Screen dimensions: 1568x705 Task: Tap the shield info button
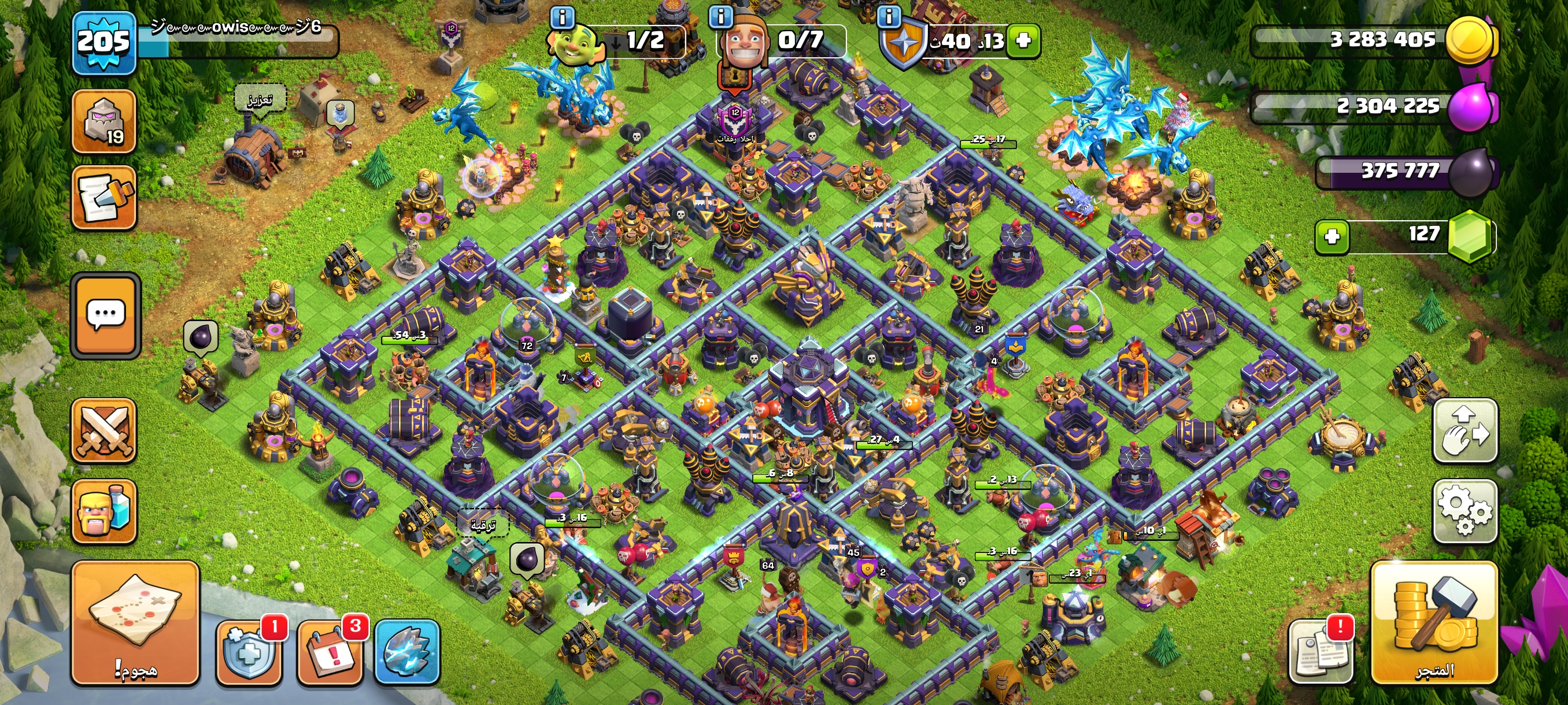tap(889, 16)
